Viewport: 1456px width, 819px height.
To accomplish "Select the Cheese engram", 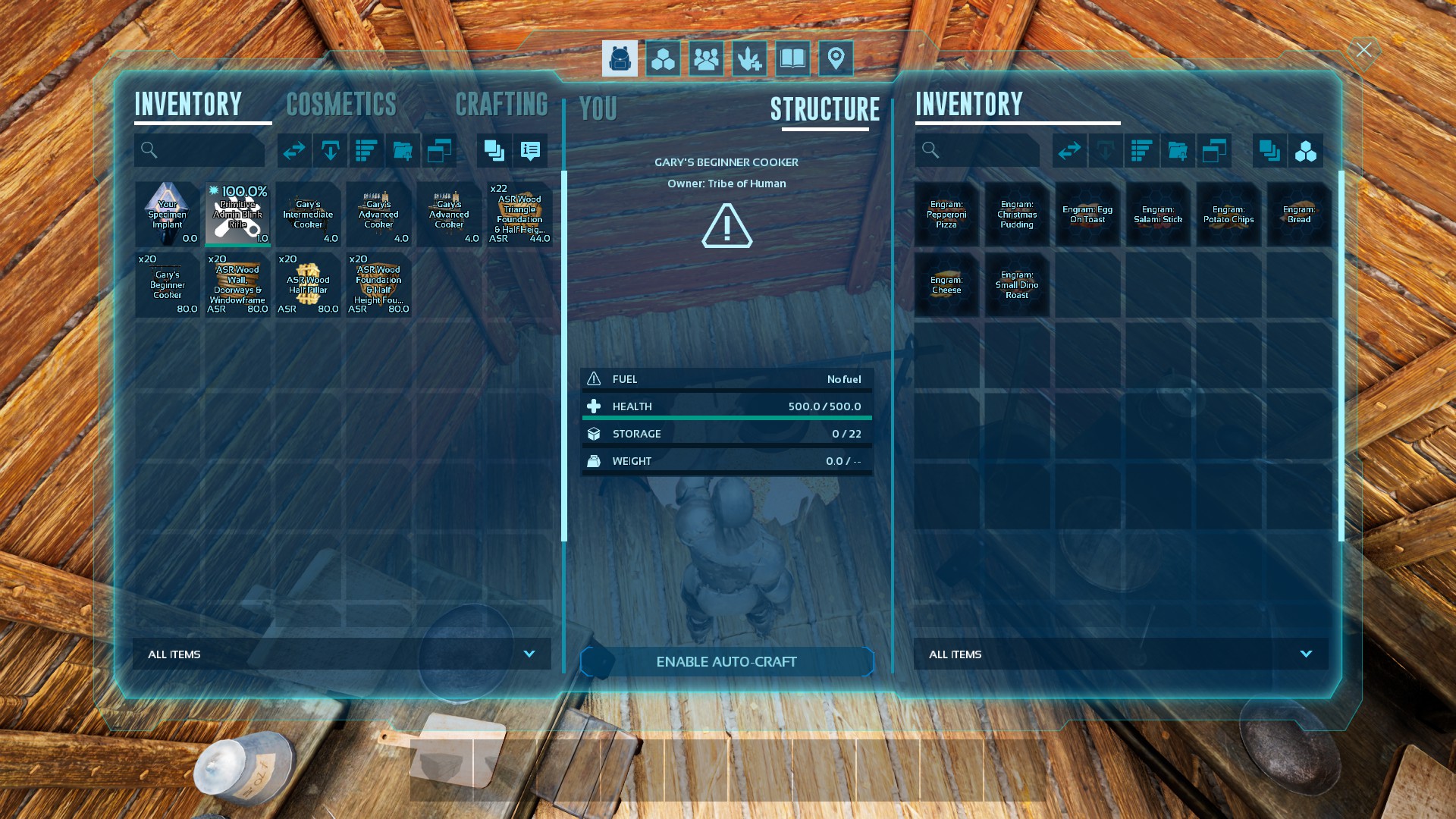I will tap(946, 284).
